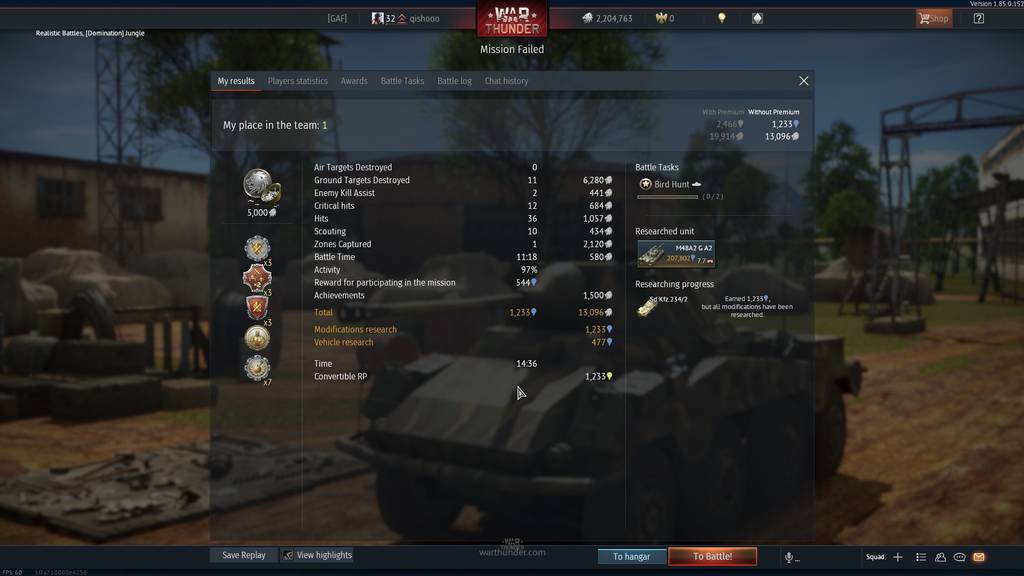Select the M48A2 G A2 researched unit
This screenshot has width=1024, height=576.
coord(676,254)
